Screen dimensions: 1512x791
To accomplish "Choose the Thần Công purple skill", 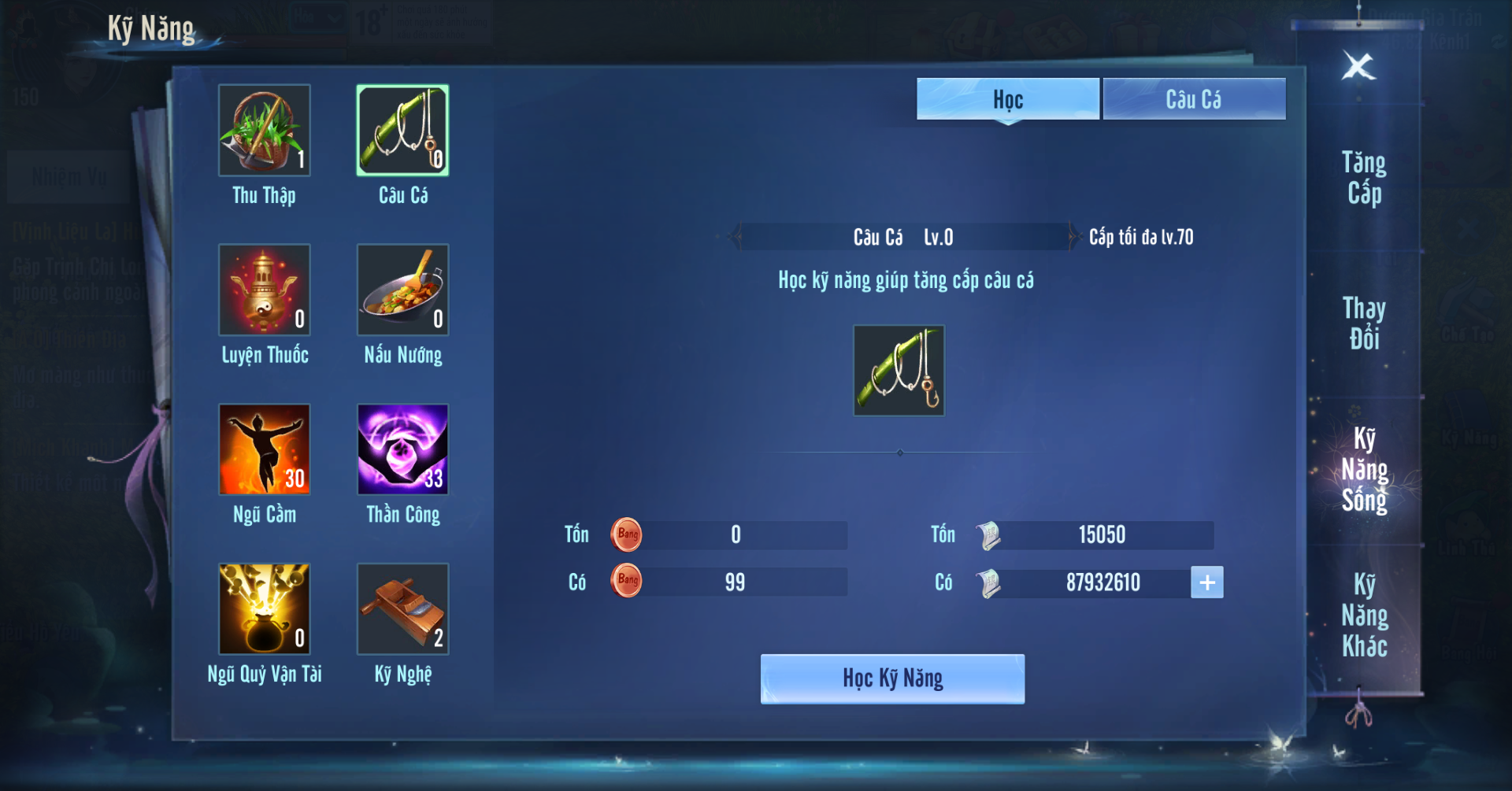I will 402,449.
